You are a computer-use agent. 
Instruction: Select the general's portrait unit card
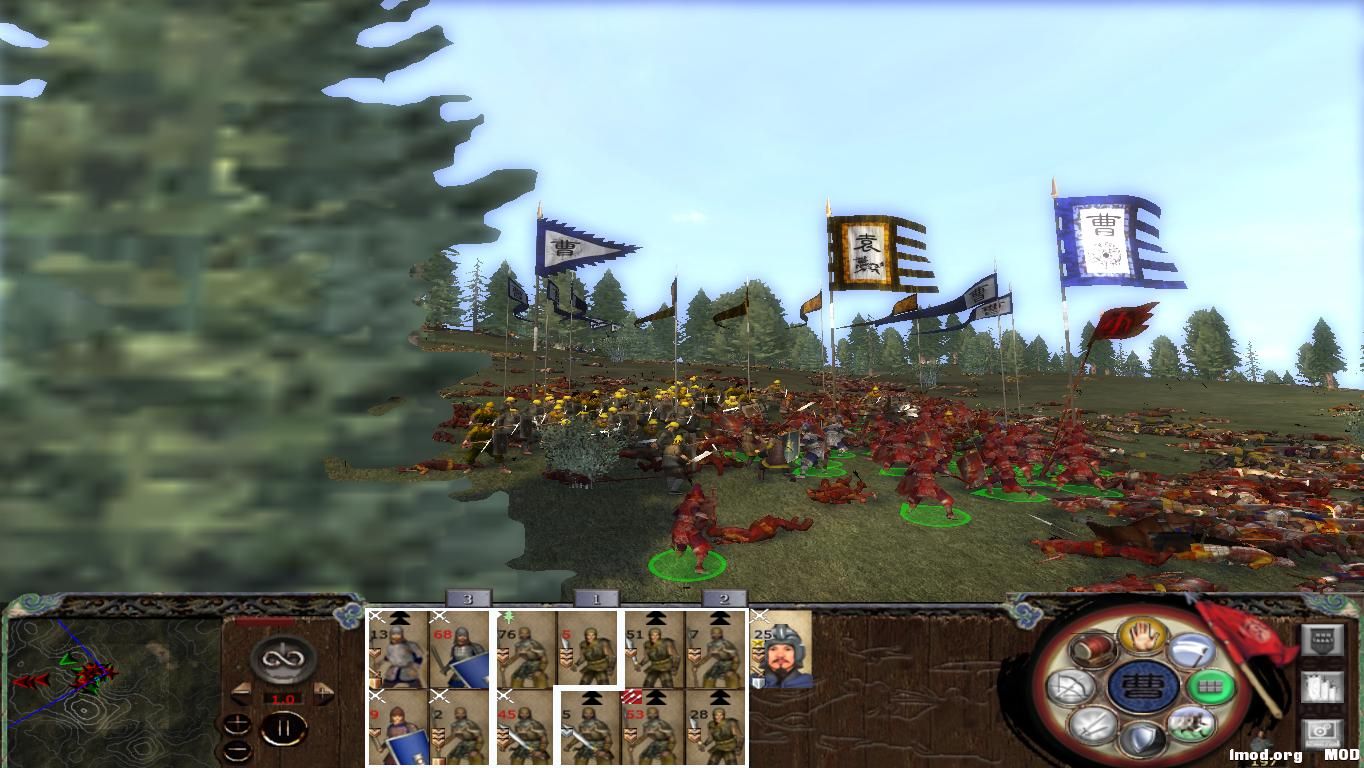[x=775, y=655]
